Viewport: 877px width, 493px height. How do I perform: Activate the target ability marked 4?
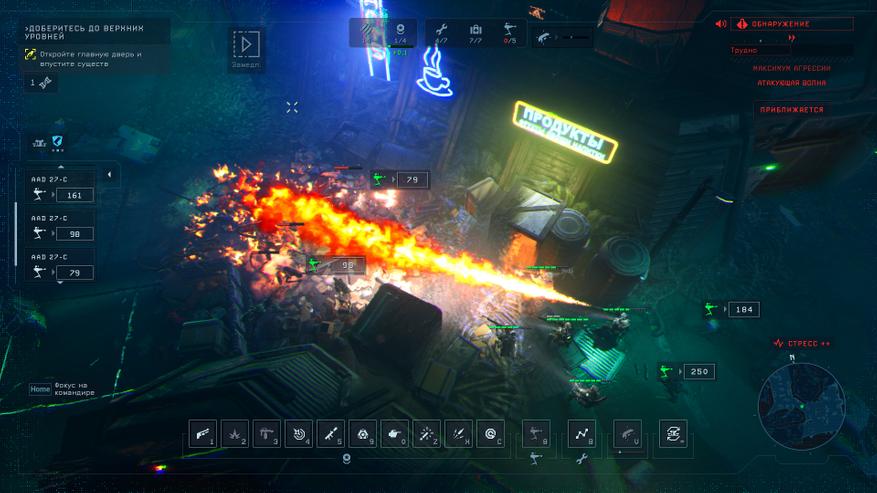click(x=299, y=433)
